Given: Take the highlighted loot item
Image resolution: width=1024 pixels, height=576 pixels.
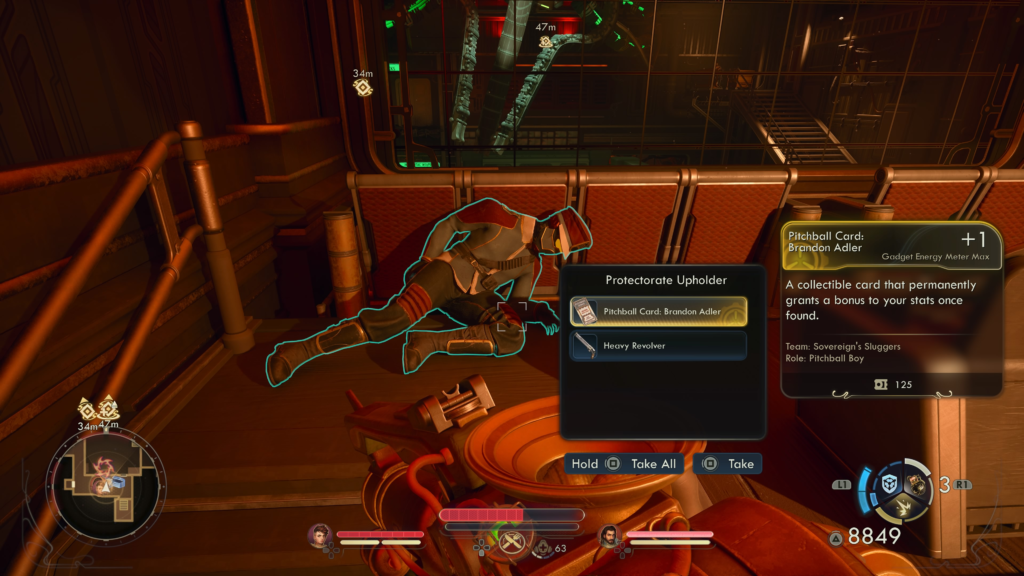Looking at the screenshot, I should pyautogui.click(x=730, y=464).
